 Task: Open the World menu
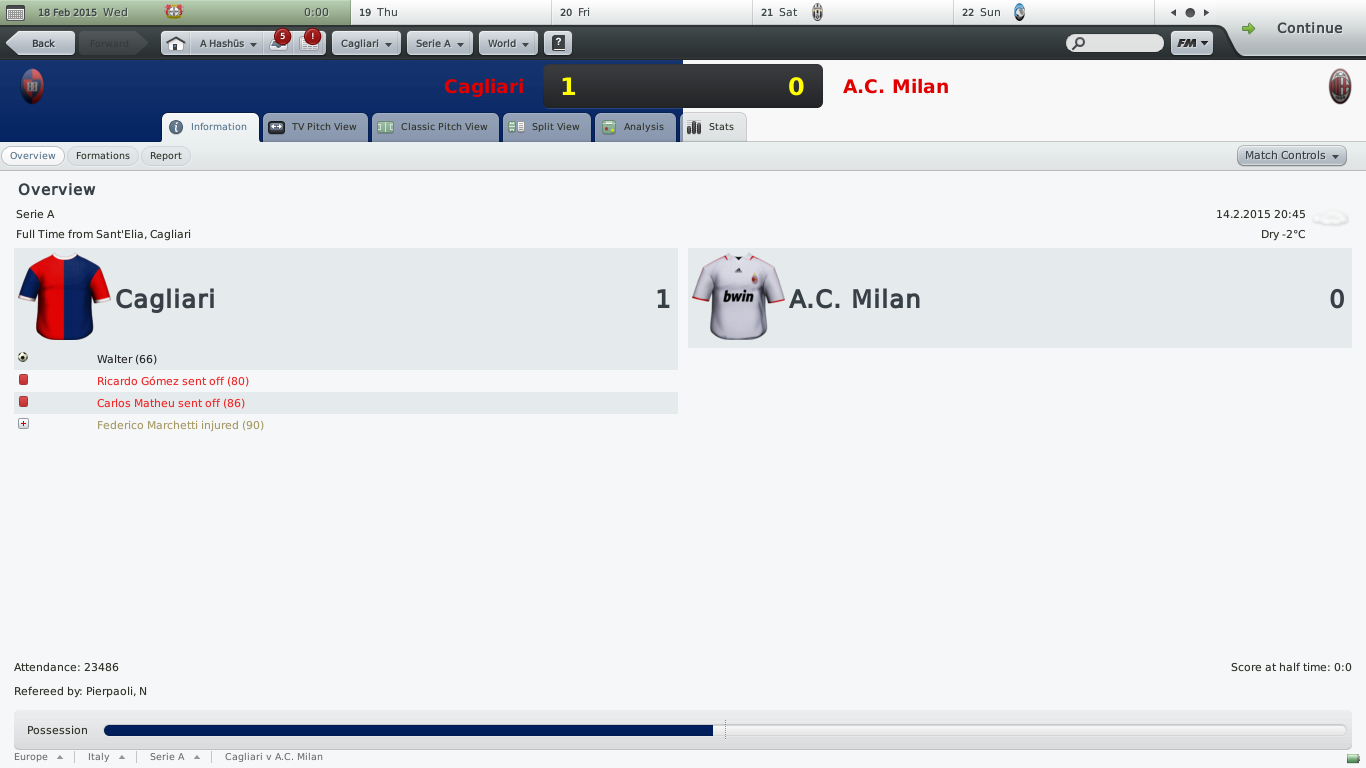pyautogui.click(x=508, y=44)
